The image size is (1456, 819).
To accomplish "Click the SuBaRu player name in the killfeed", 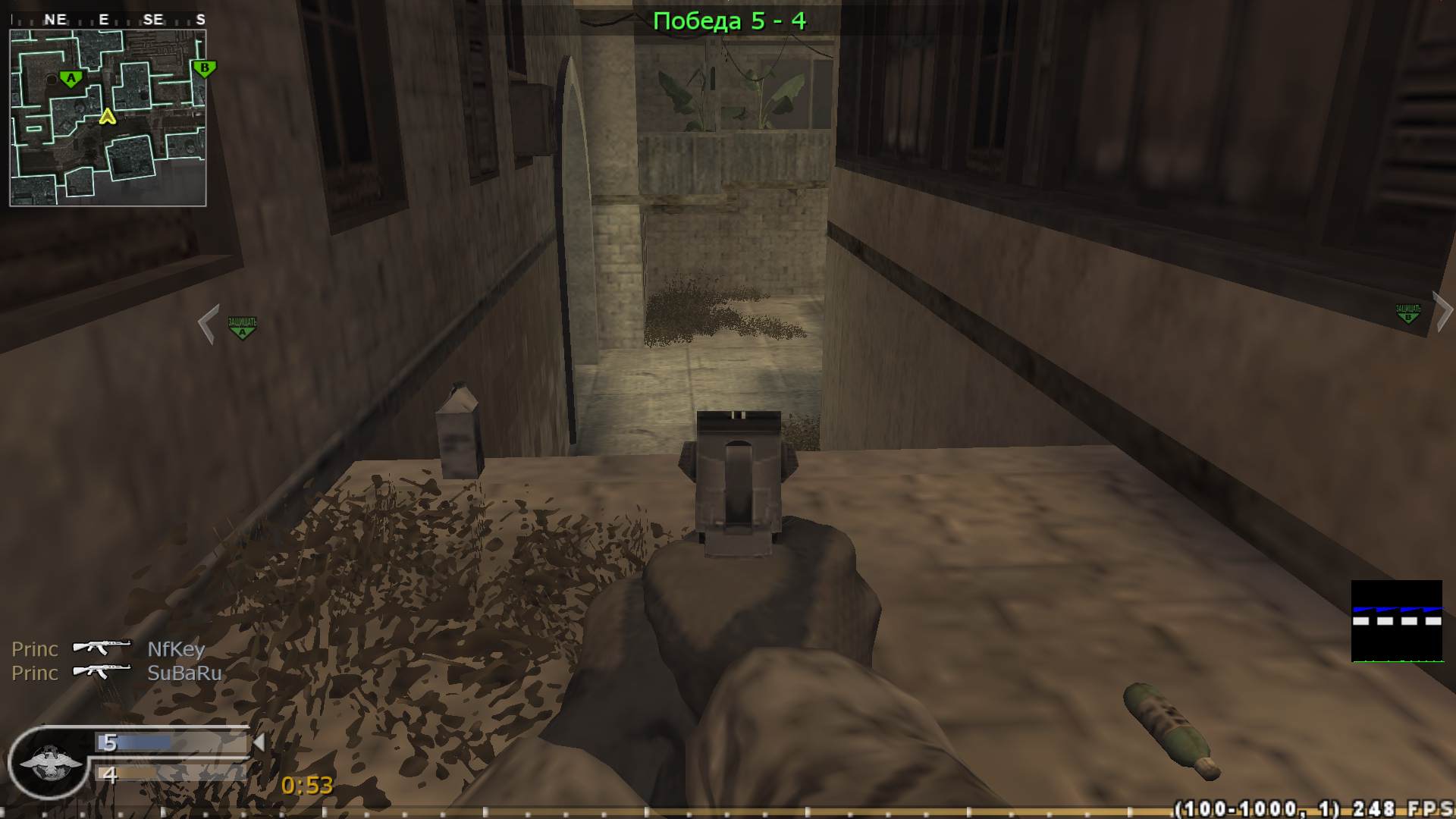I will tap(186, 673).
